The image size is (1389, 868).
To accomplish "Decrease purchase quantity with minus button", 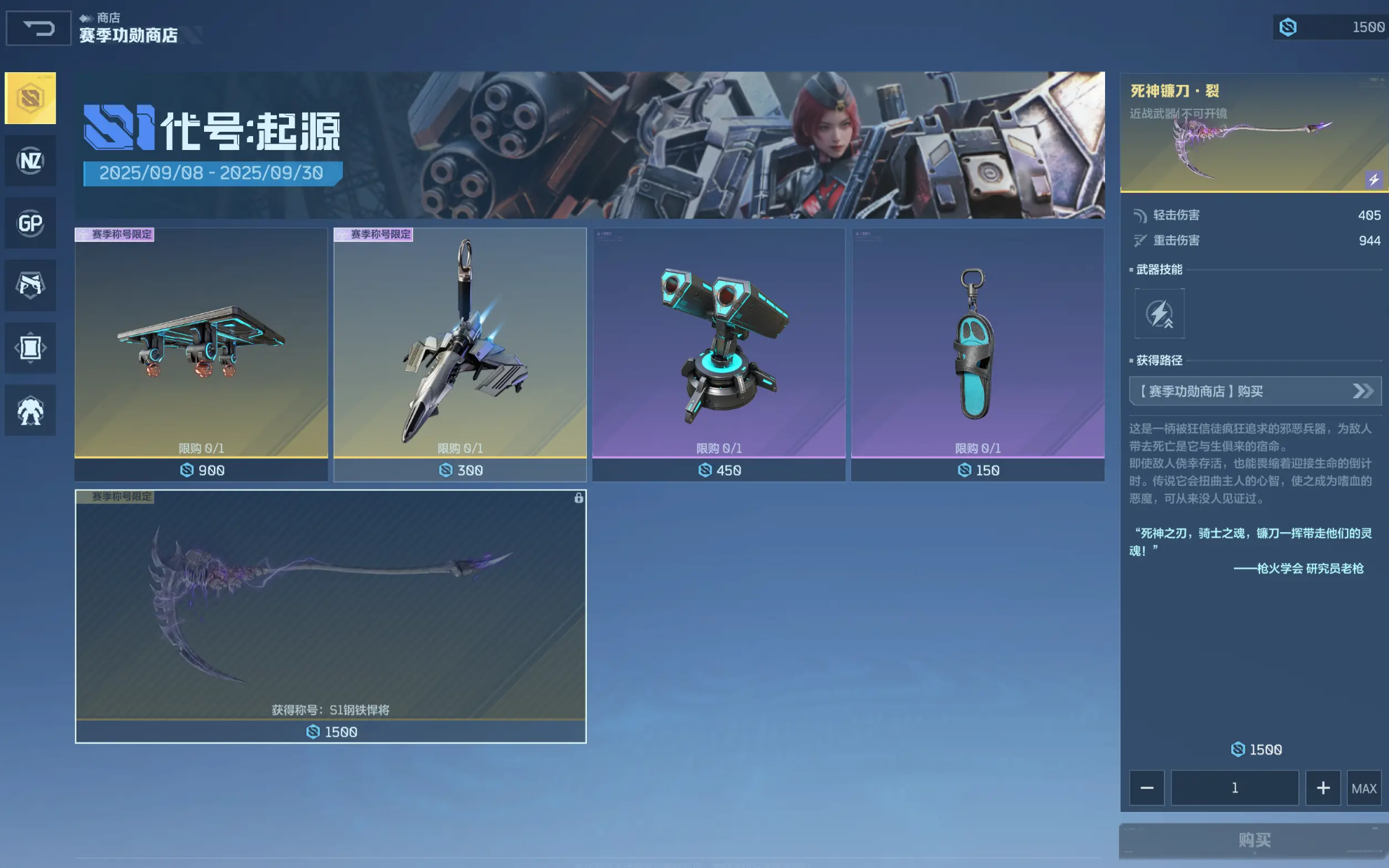I will (x=1146, y=788).
